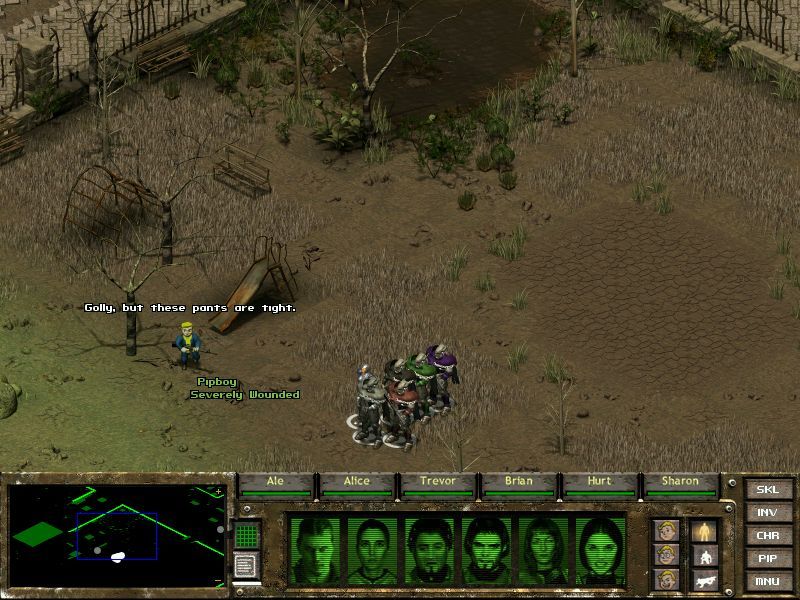Open the MNU game menu
The height and width of the screenshot is (600, 800).
coord(767,581)
